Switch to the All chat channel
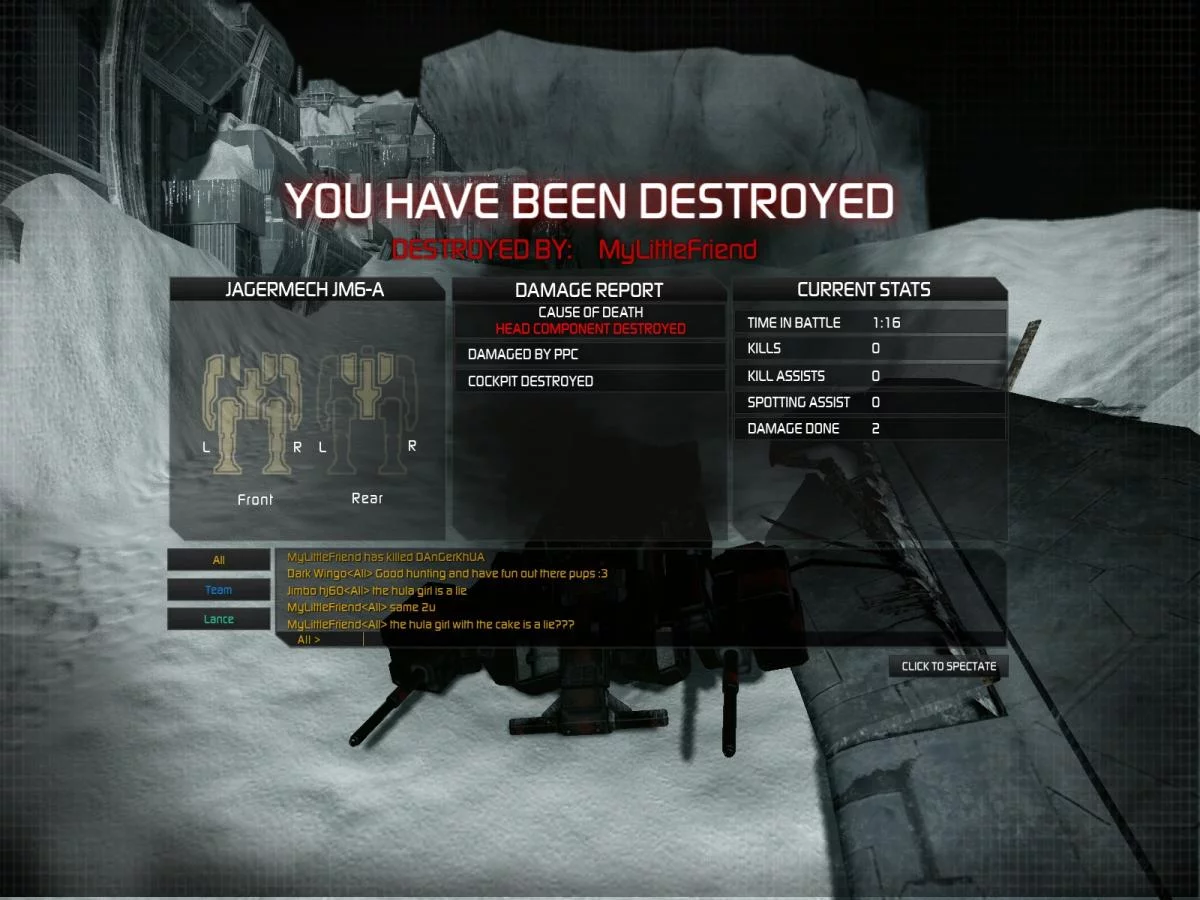 coord(218,560)
